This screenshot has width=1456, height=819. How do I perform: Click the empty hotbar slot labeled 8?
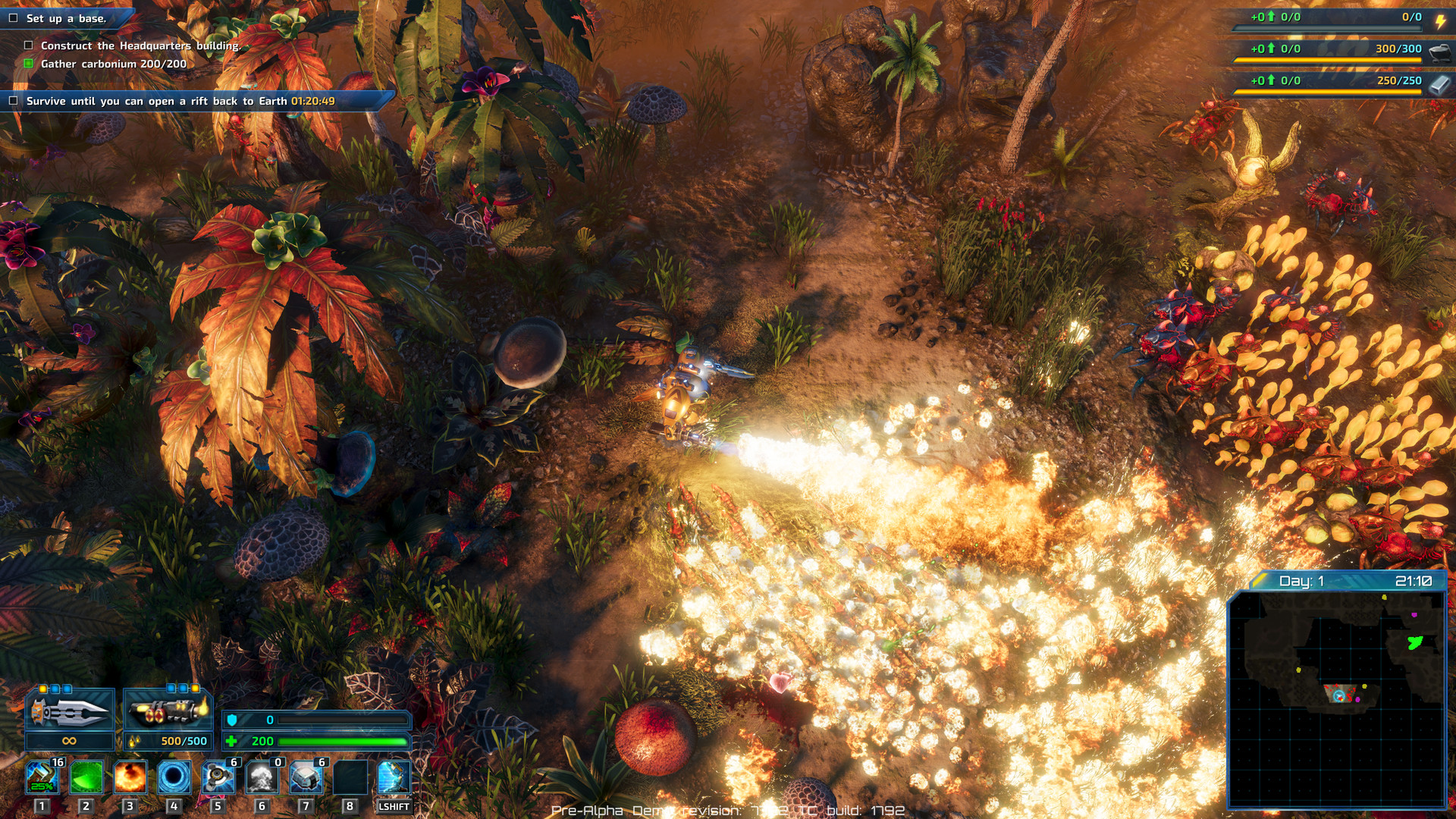(x=348, y=777)
